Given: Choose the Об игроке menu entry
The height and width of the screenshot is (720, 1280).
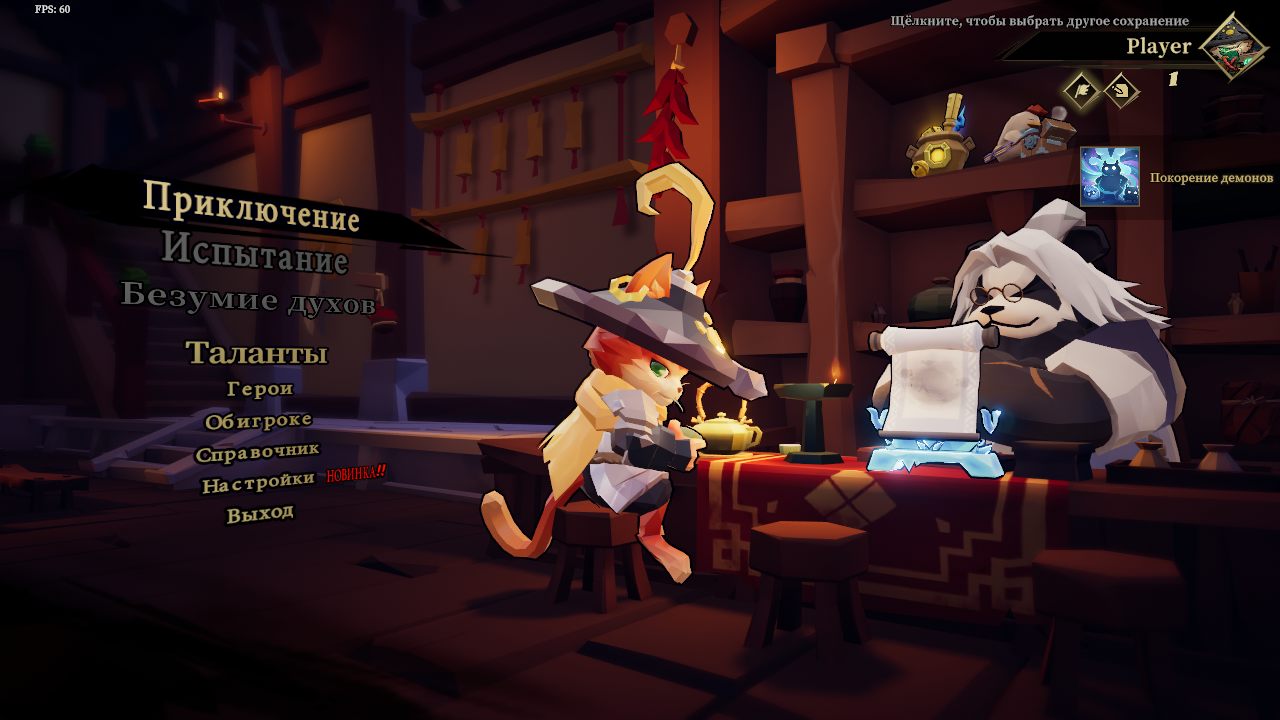Looking at the screenshot, I should pyautogui.click(x=258, y=421).
